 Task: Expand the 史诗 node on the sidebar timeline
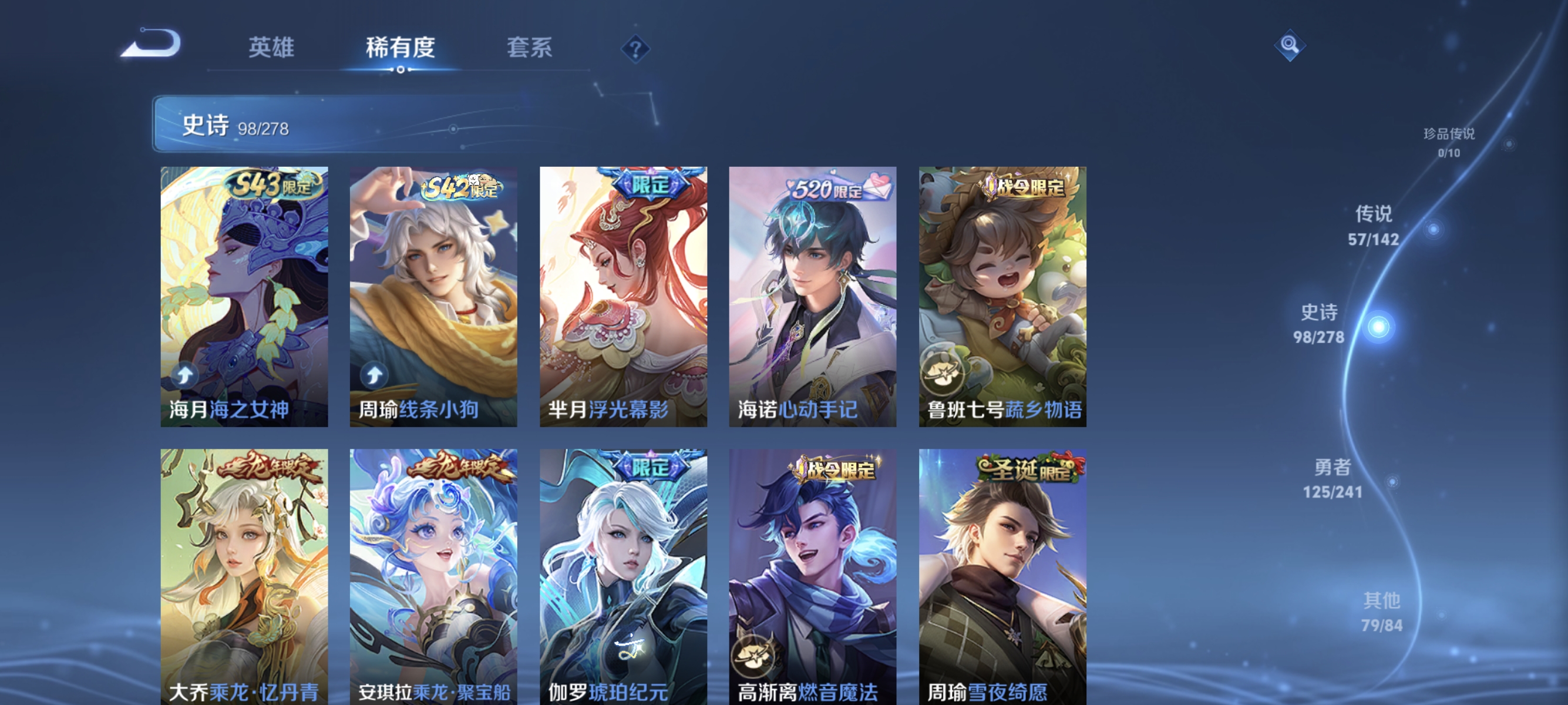point(1320,325)
